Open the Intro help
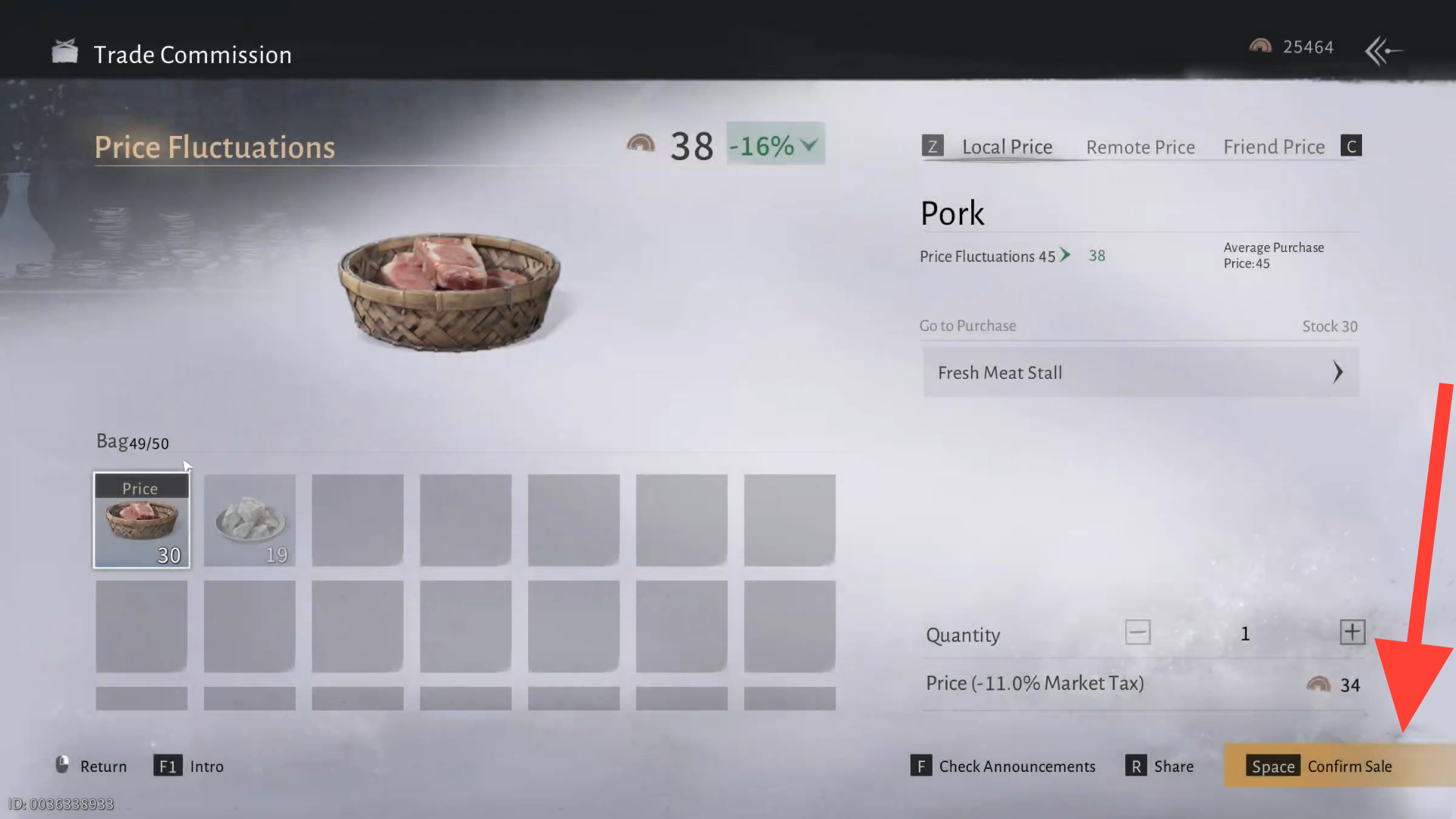 tap(190, 767)
